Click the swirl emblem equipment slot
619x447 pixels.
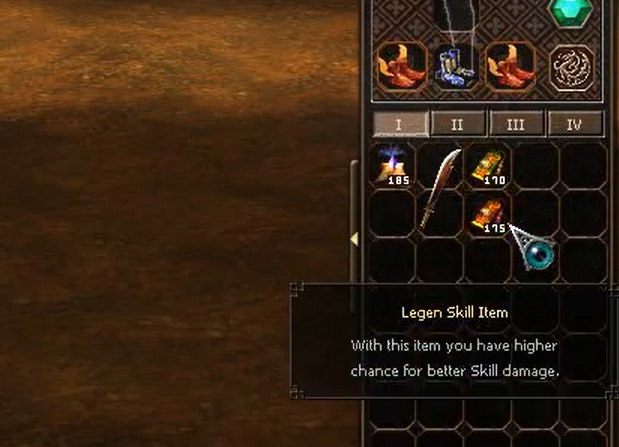pos(573,66)
